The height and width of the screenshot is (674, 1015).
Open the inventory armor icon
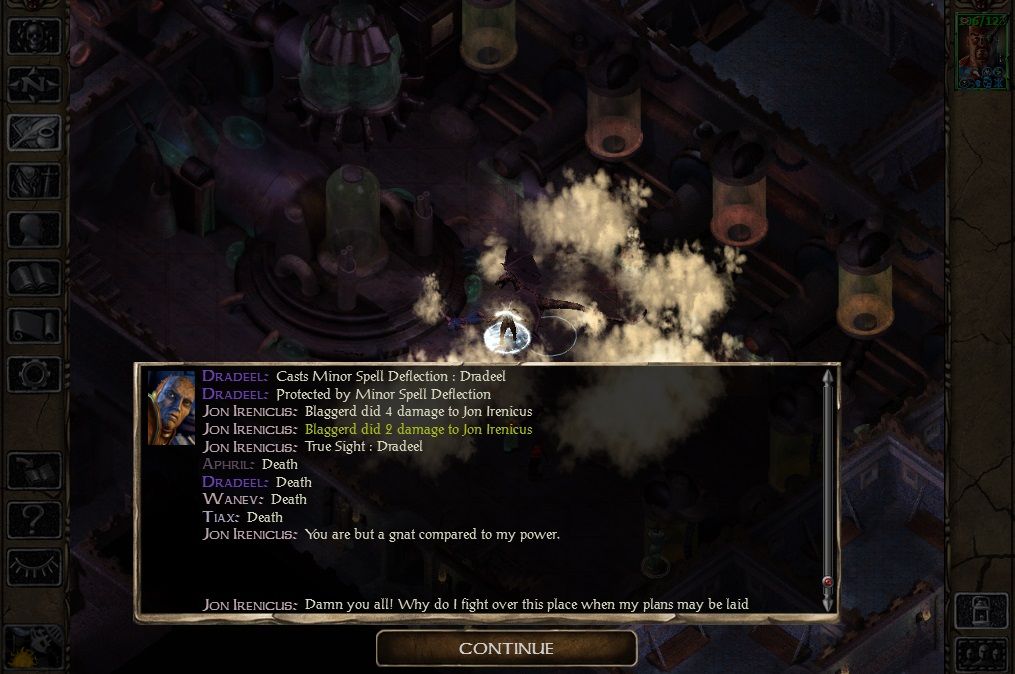[34, 181]
